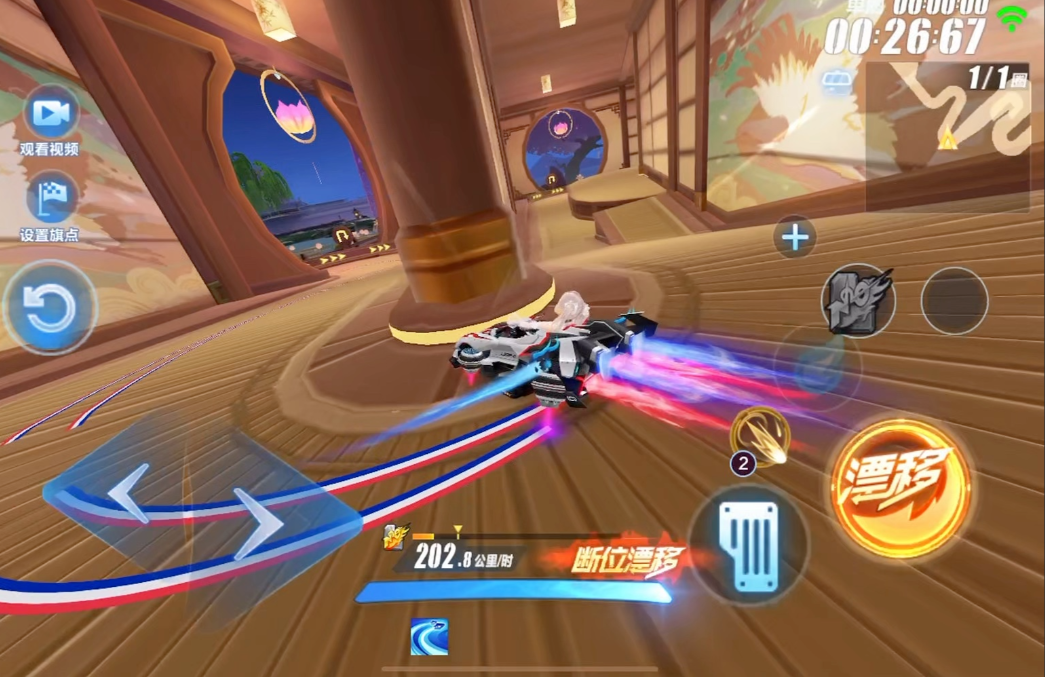Tap the blue wave skill icon at the bottom
Viewport: 1045px width, 677px height.
(429, 637)
